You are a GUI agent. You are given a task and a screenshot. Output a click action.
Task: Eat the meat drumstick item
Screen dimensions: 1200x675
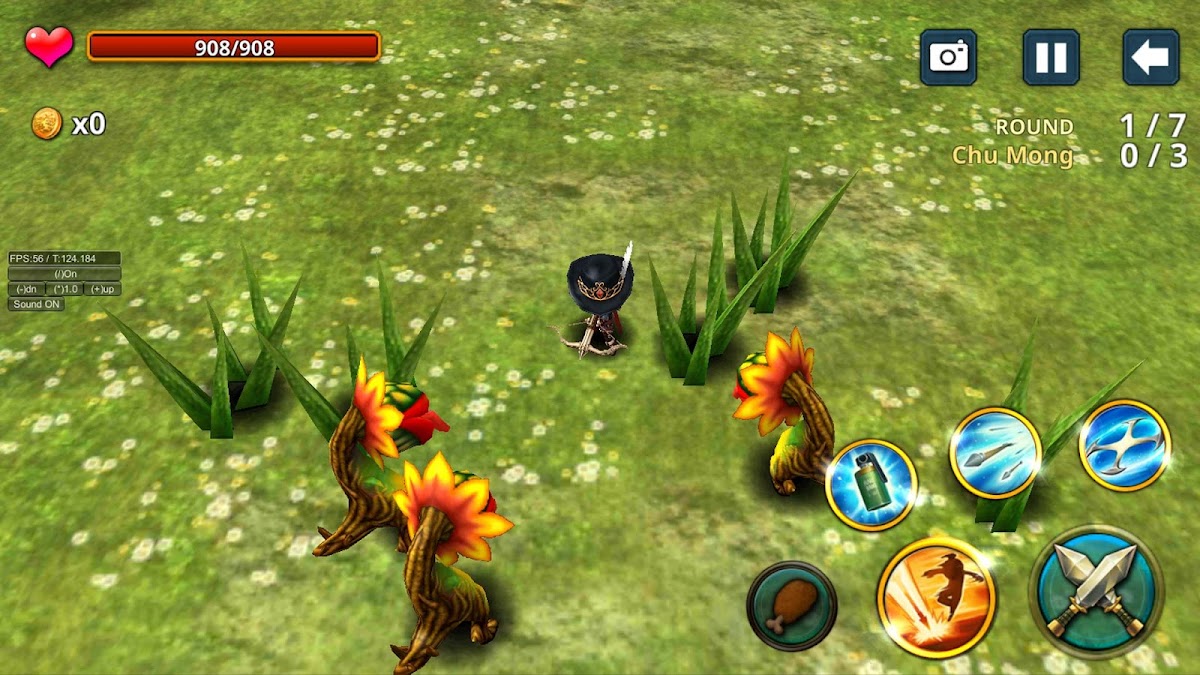click(791, 605)
